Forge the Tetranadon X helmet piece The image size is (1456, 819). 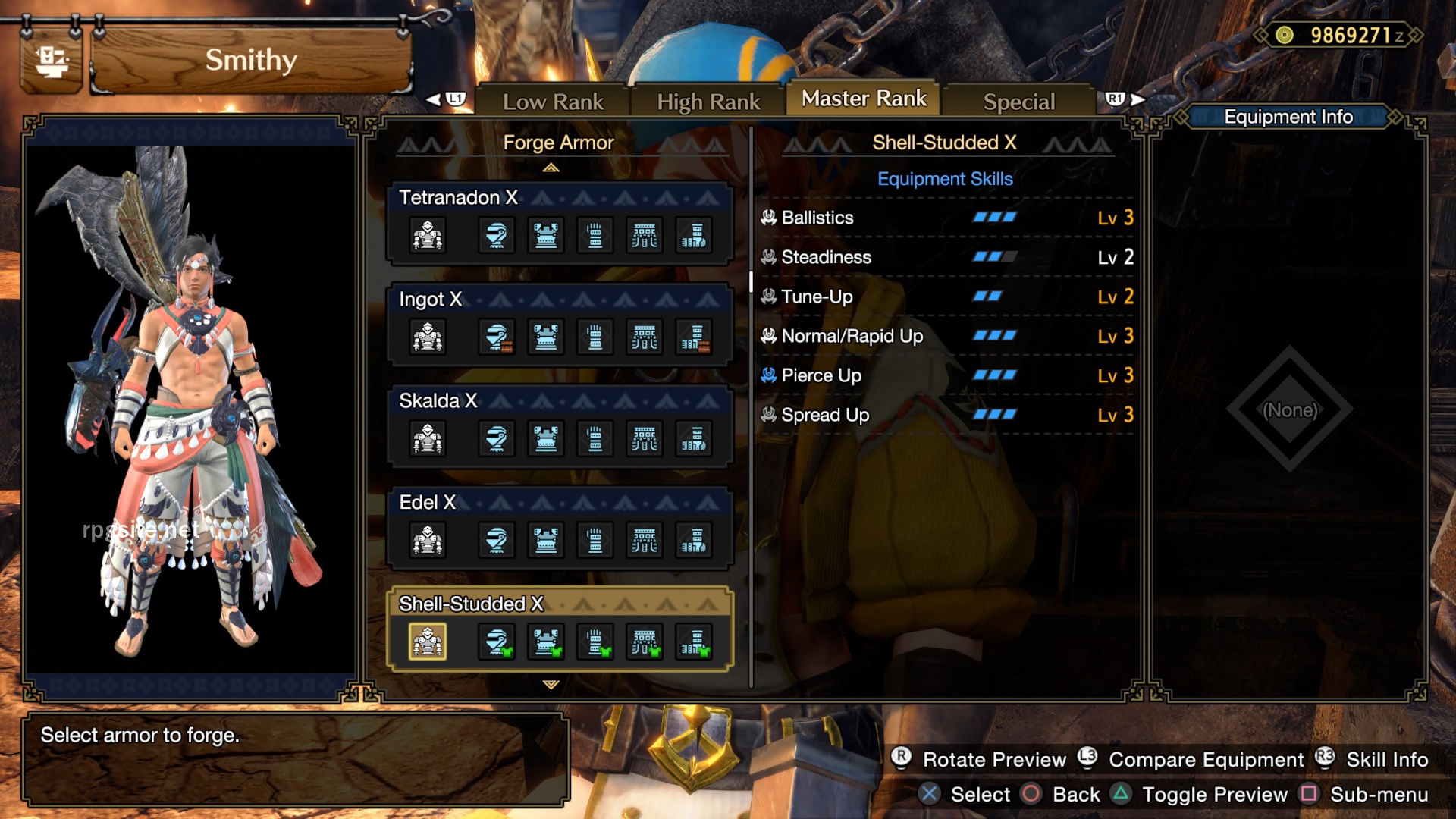point(497,235)
